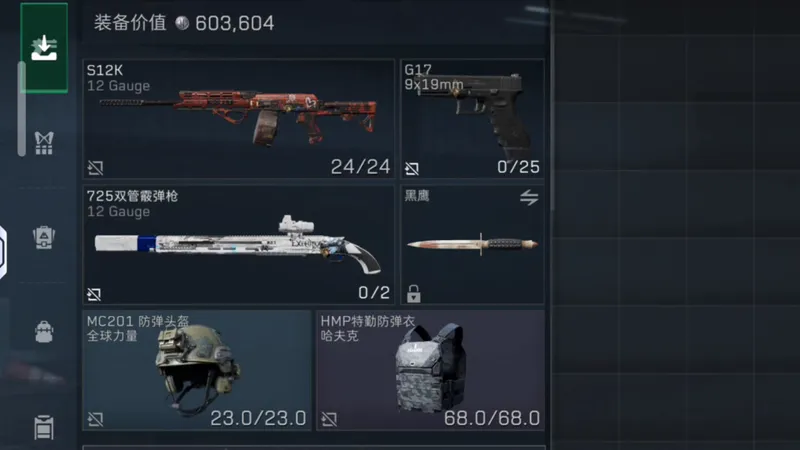Select the S12K shotgun slot
The width and height of the screenshot is (800, 450).
(238, 118)
